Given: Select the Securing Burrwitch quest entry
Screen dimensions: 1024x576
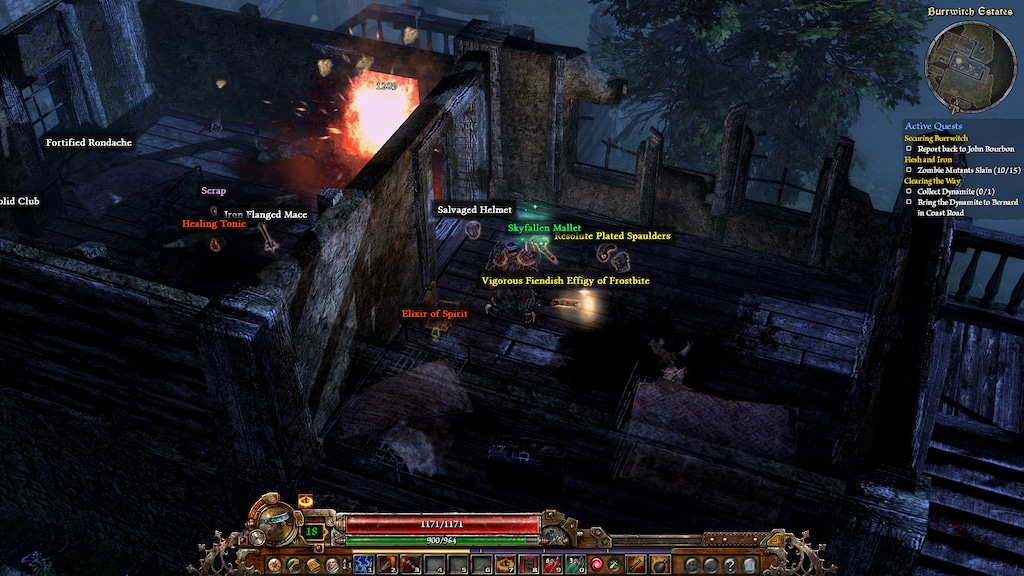Looking at the screenshot, I should point(934,138).
